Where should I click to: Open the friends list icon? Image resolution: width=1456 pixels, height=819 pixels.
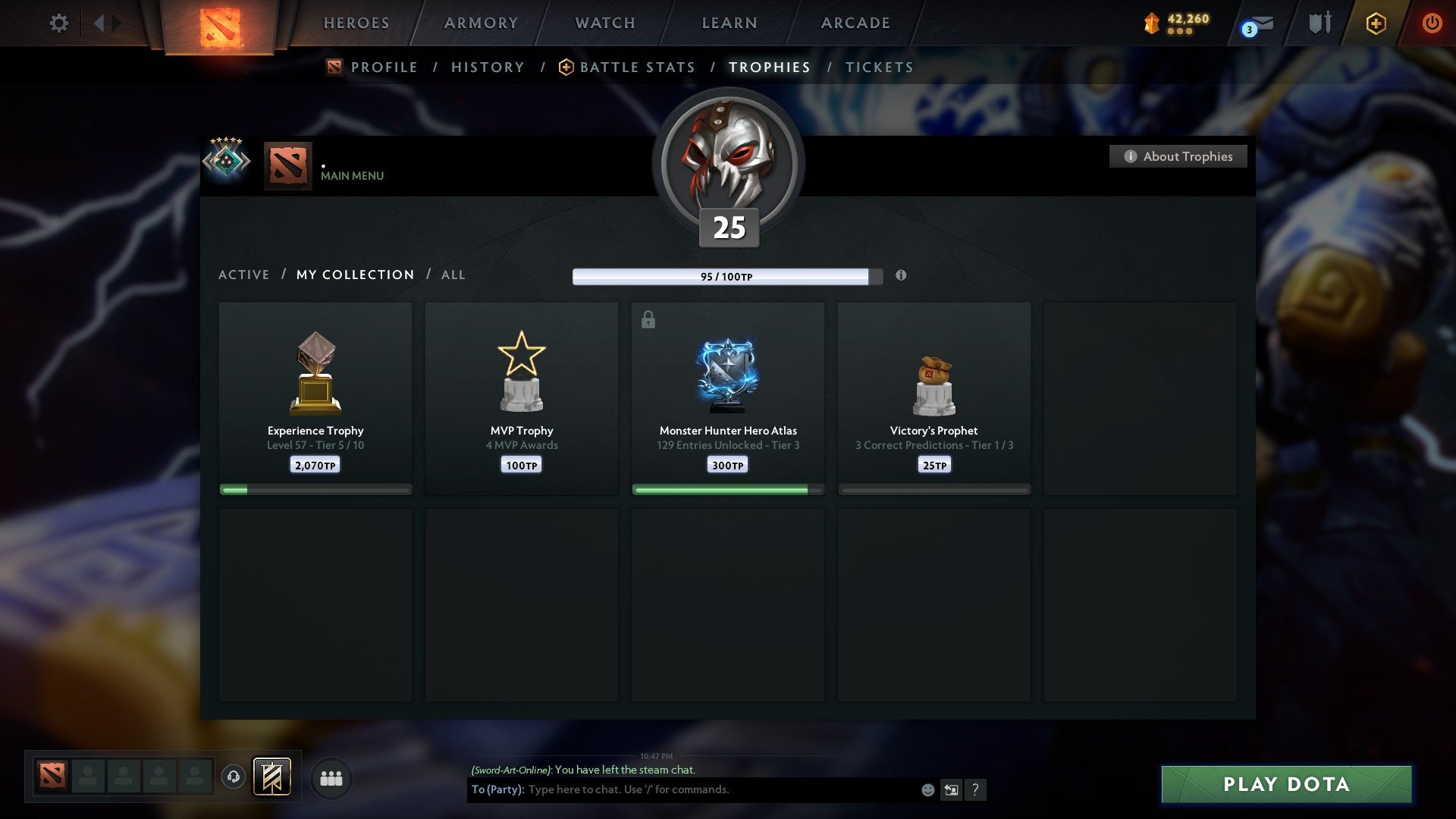(x=330, y=778)
